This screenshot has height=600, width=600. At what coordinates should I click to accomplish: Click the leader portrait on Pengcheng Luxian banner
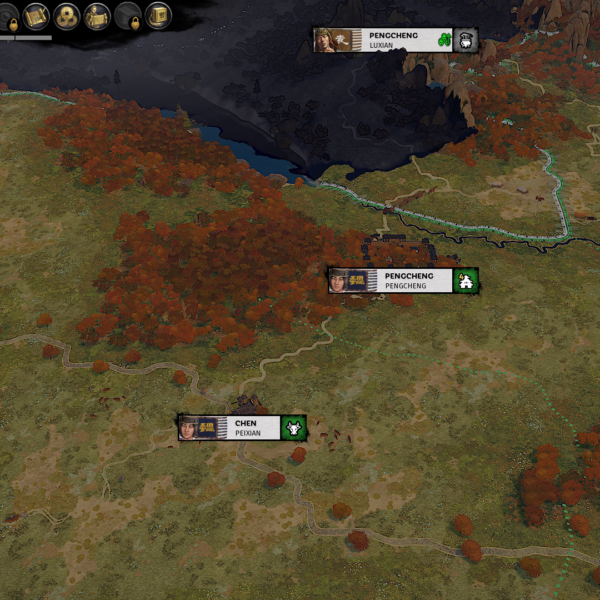[x=325, y=40]
